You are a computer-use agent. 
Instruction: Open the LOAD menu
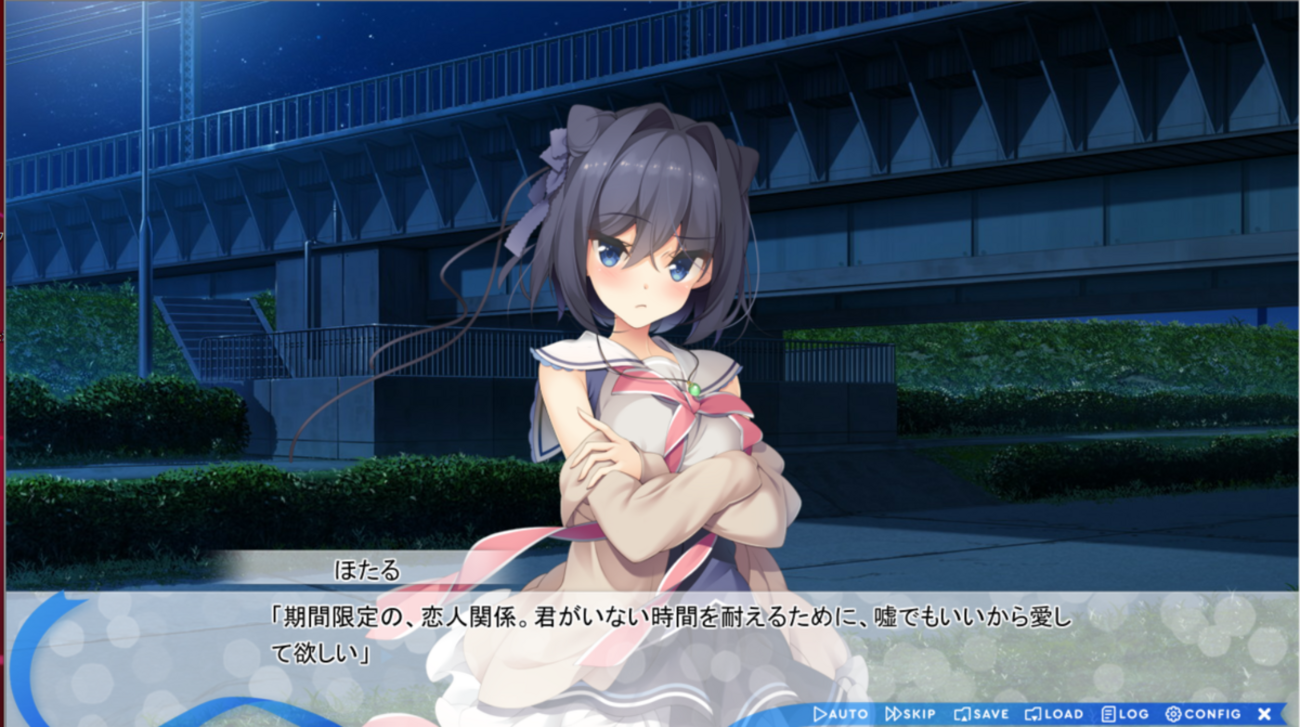pos(1054,714)
